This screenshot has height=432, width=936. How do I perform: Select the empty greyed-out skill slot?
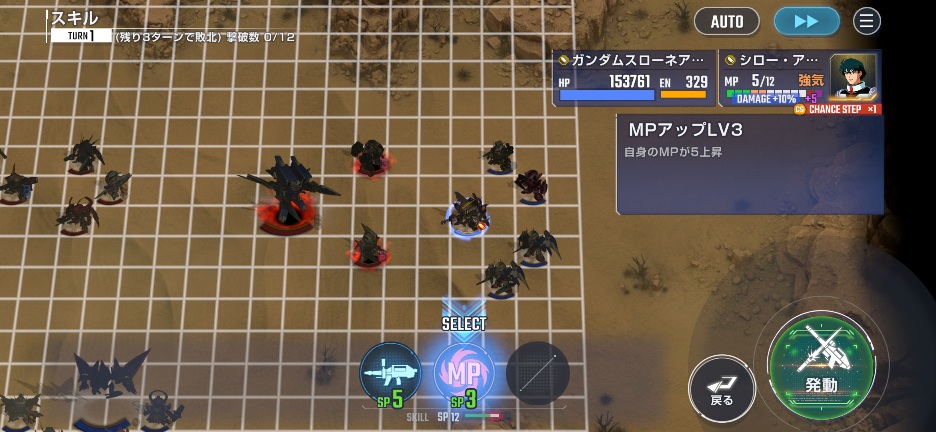[538, 373]
